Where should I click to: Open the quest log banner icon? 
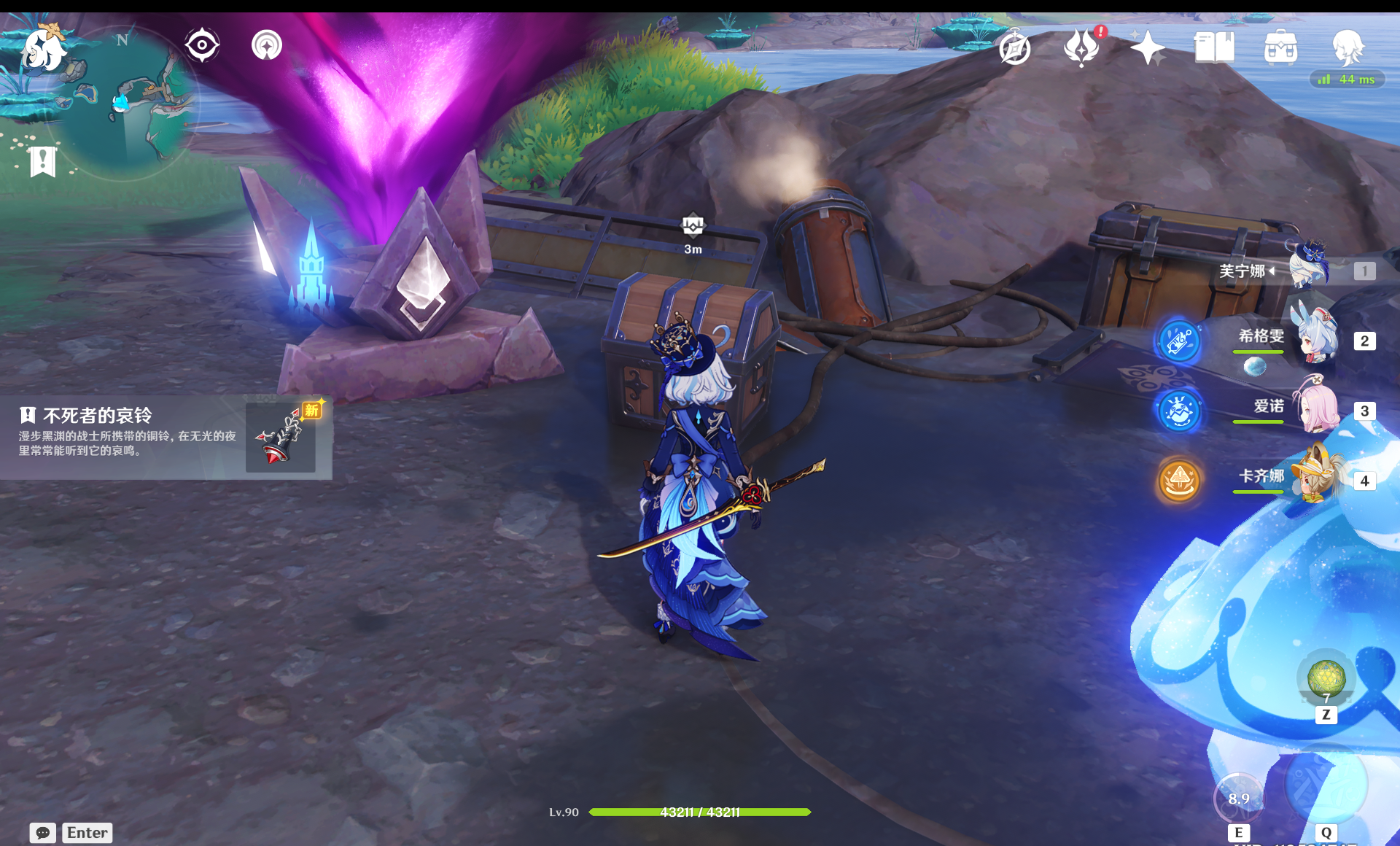pos(42,161)
